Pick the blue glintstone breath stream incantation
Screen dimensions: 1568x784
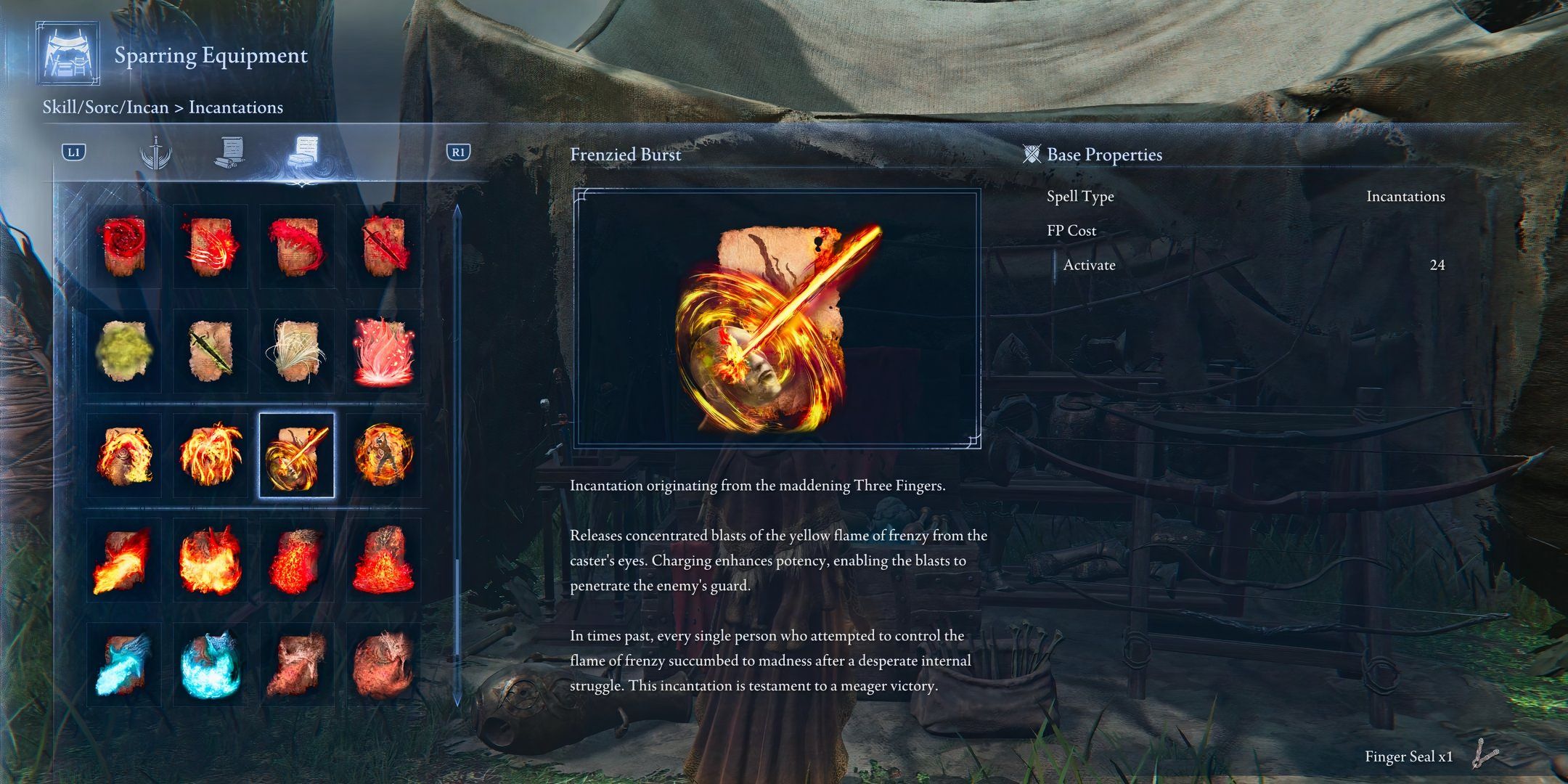pos(124,665)
